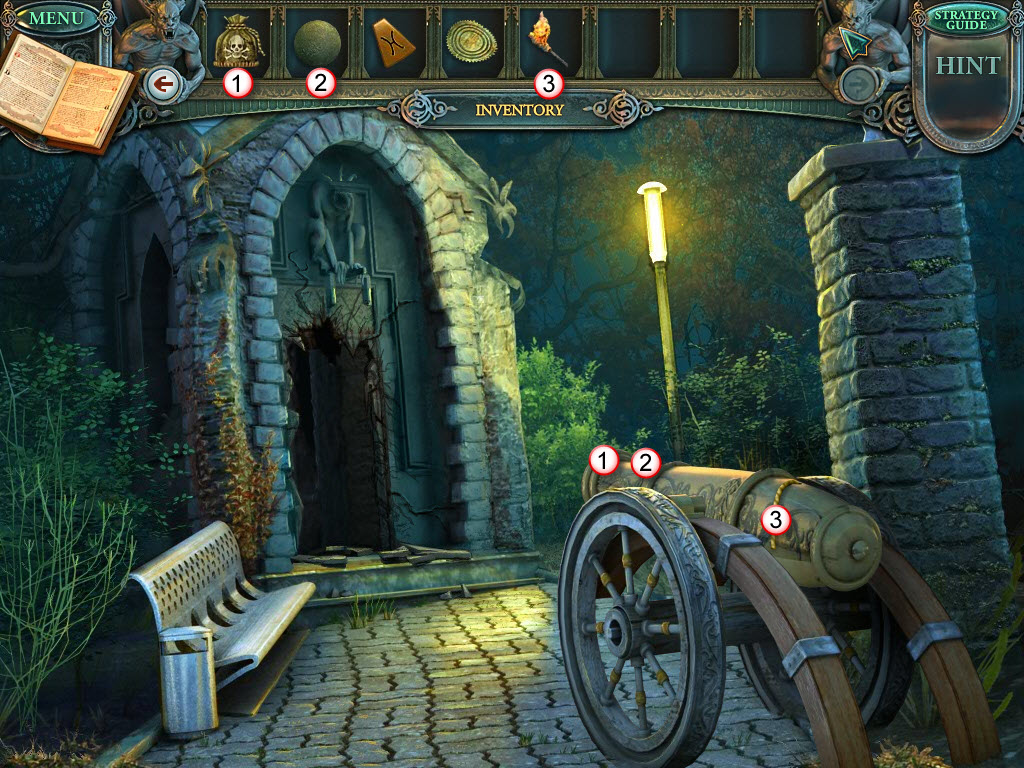The height and width of the screenshot is (768, 1024).
Task: Open the journal book
Action: click(68, 93)
